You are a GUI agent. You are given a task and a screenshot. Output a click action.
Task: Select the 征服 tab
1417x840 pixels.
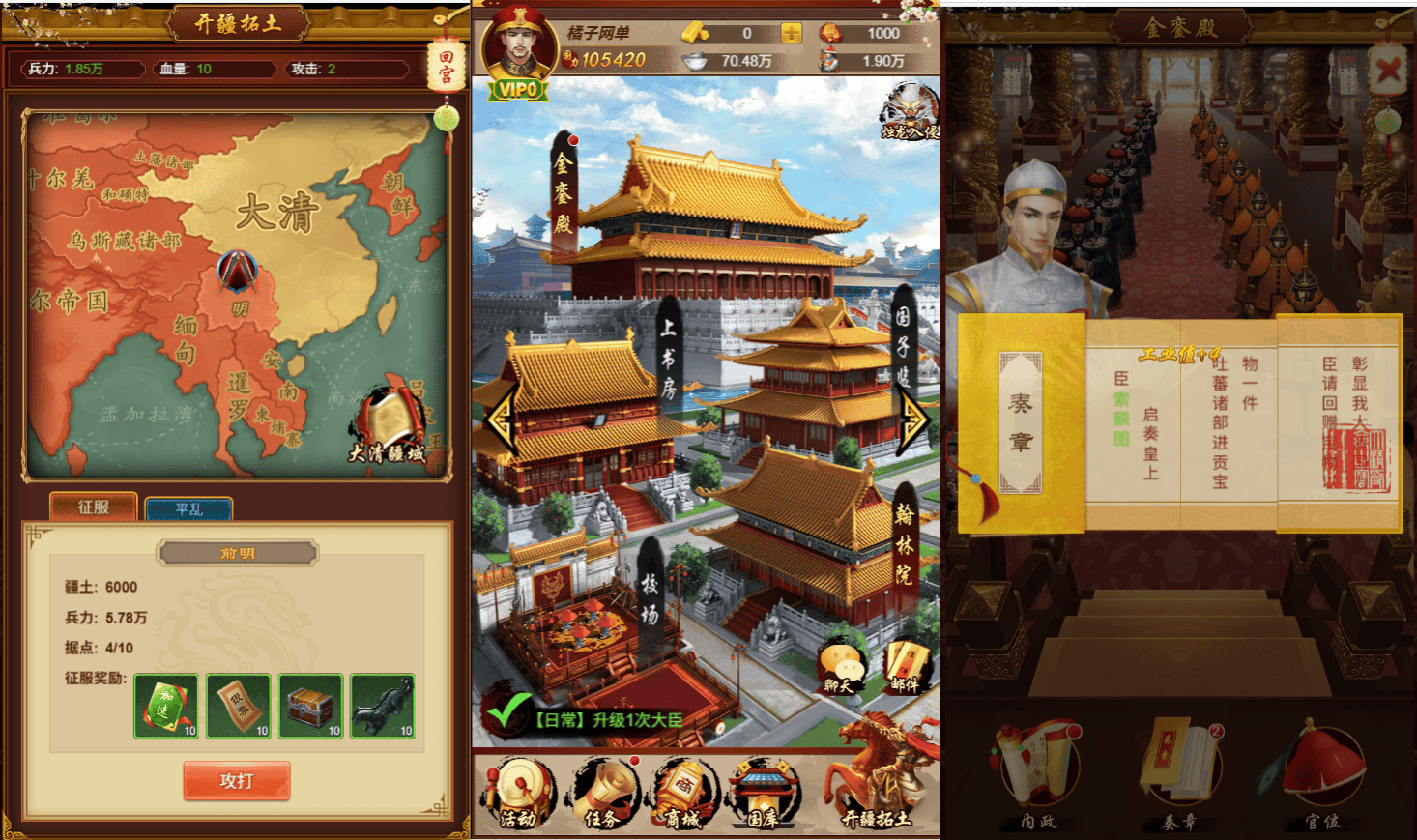(x=94, y=507)
